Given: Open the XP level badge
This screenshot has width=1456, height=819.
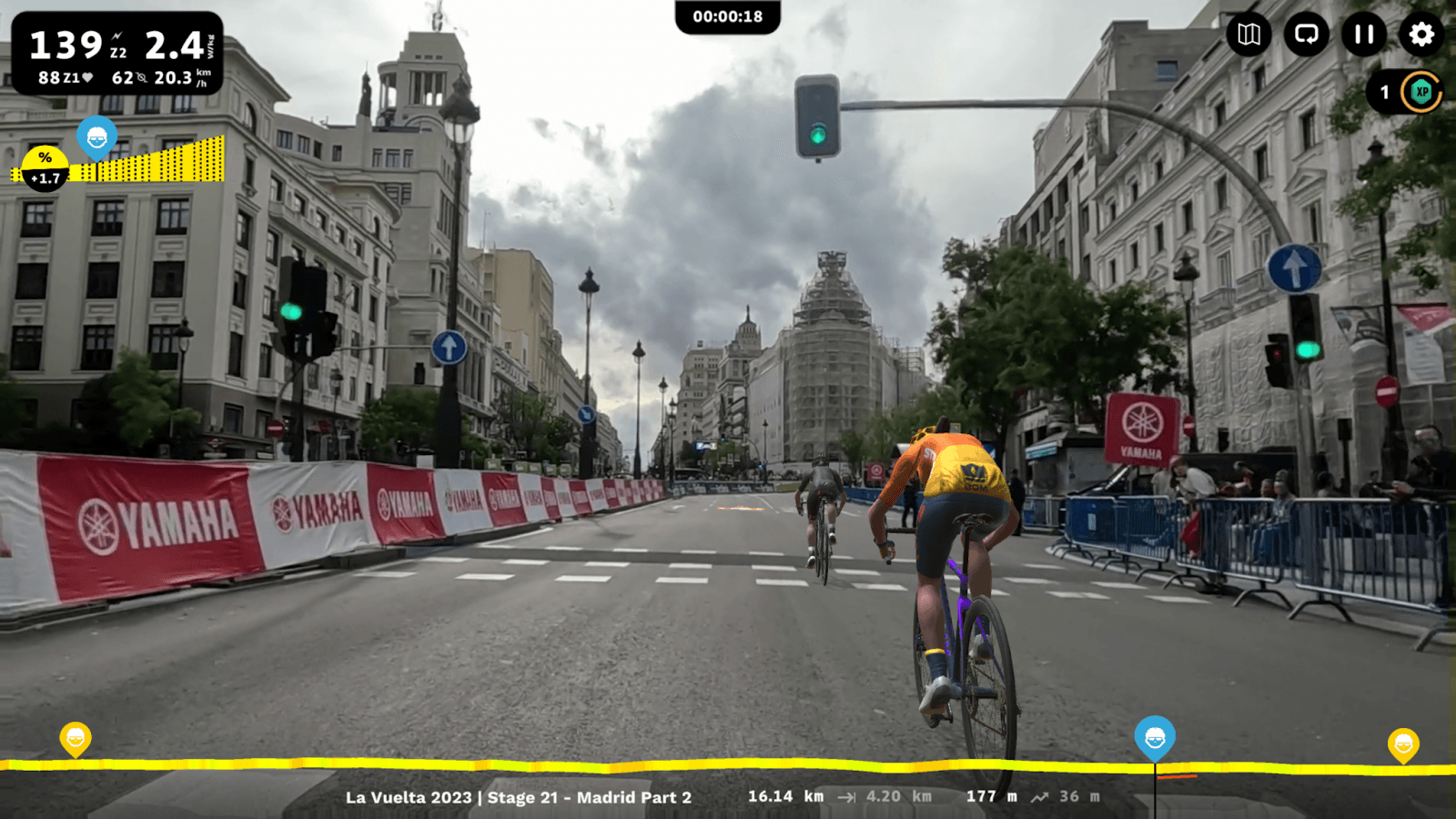Looking at the screenshot, I should [x=1421, y=92].
